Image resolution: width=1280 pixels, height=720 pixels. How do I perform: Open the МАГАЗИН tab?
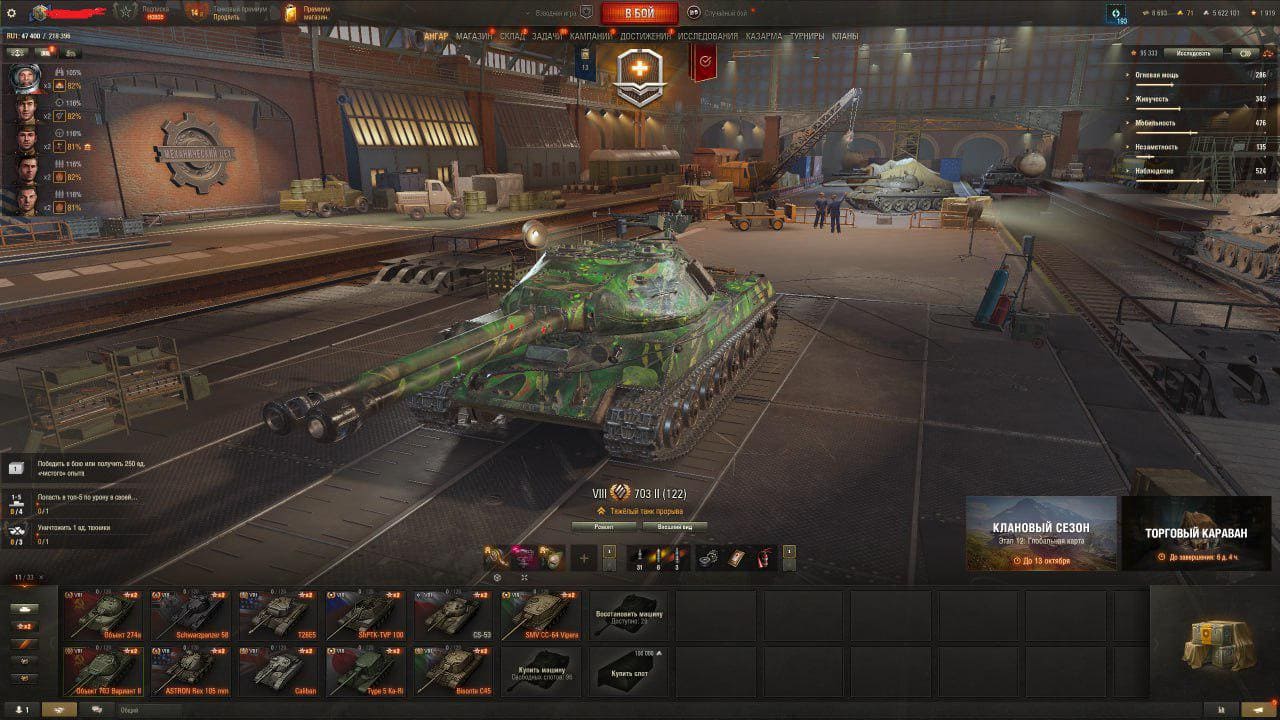[x=473, y=36]
